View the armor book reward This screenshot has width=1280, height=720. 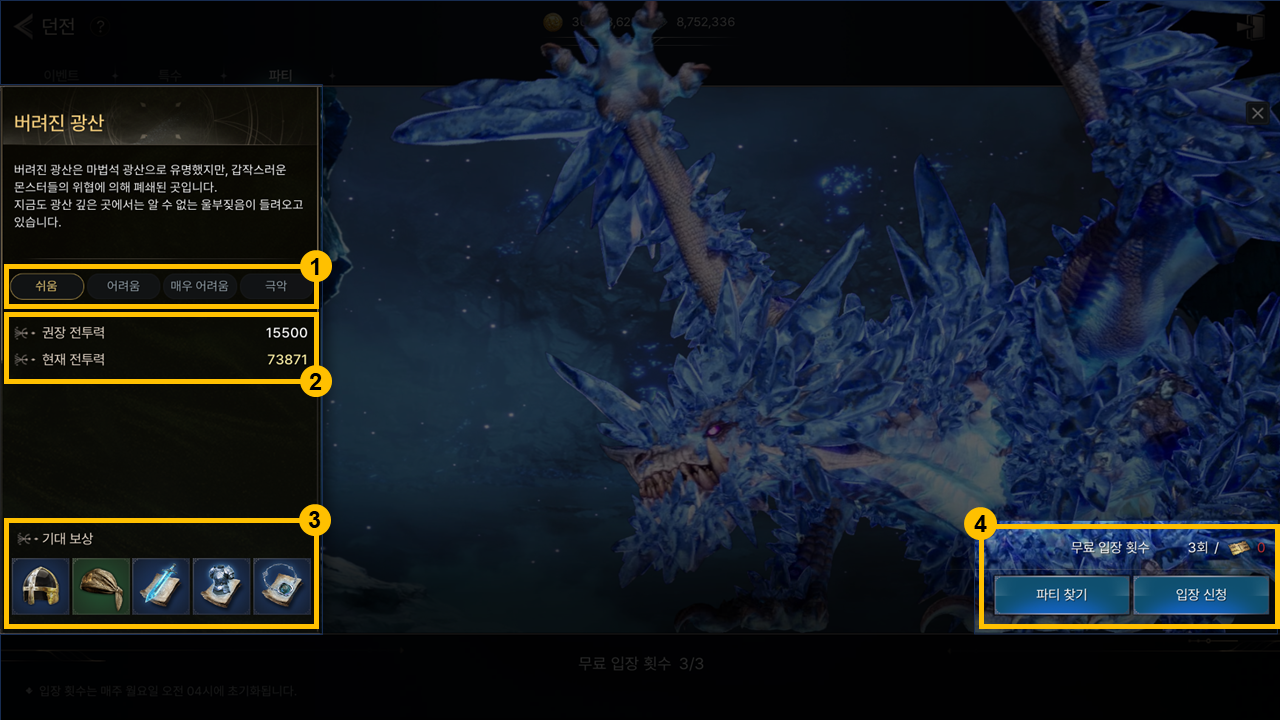click(x=221, y=587)
